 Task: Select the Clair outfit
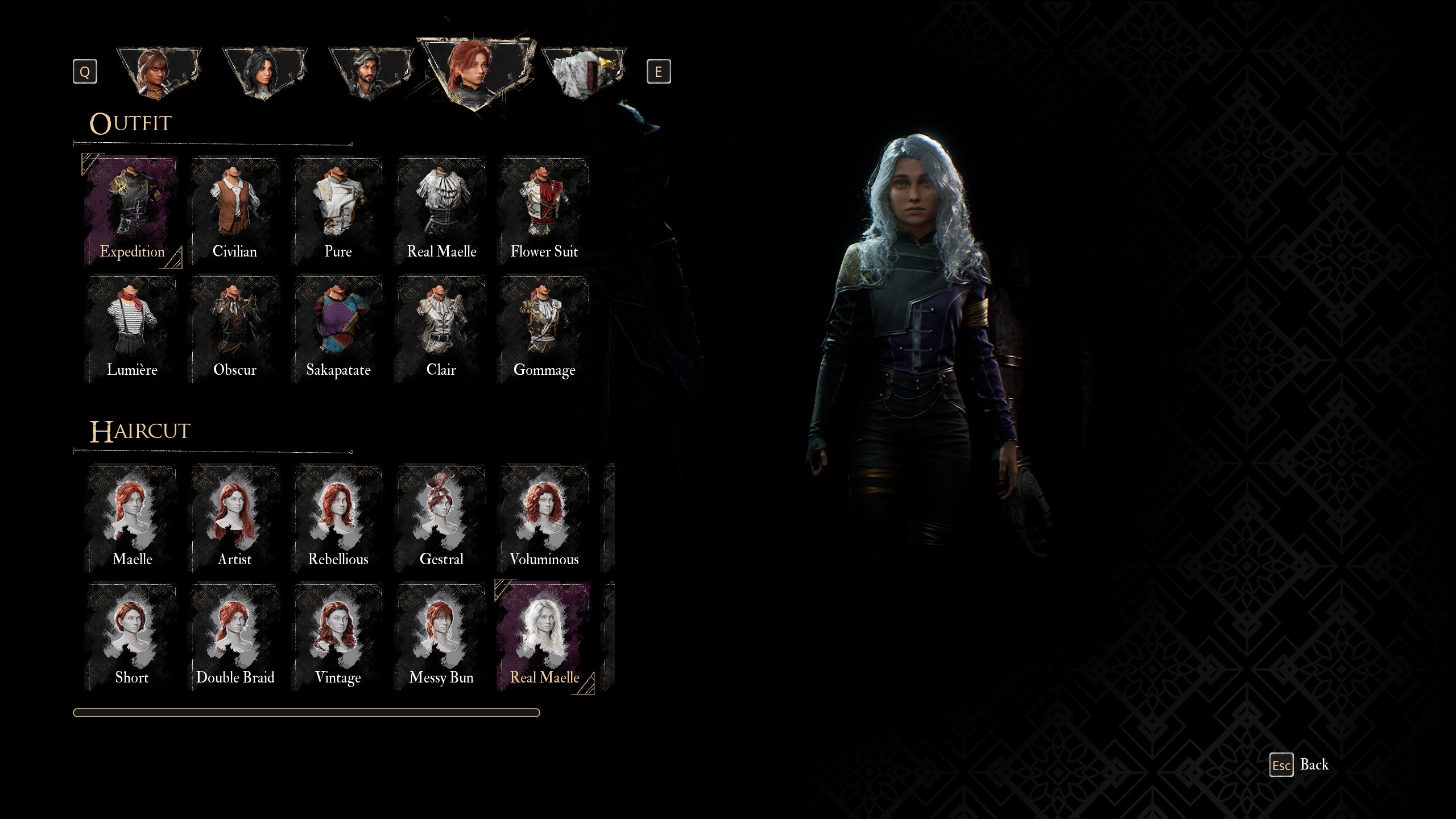click(x=441, y=330)
